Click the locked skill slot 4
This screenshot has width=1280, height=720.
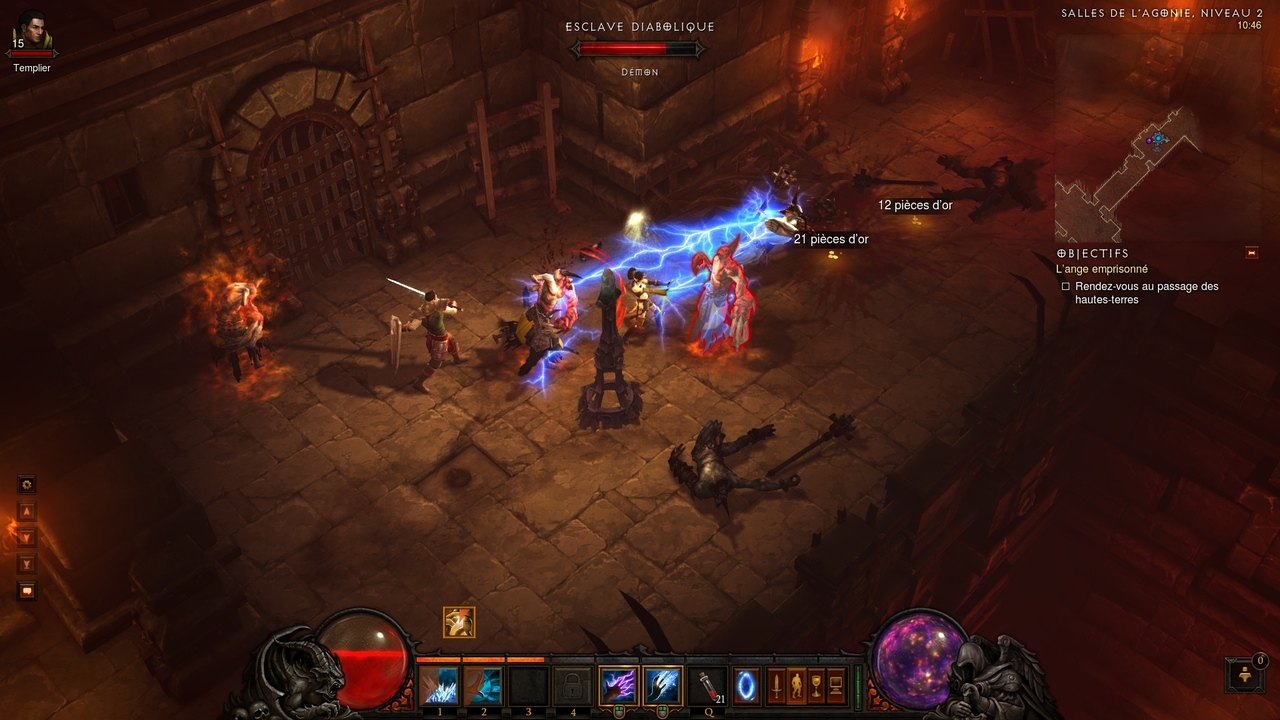pos(572,686)
